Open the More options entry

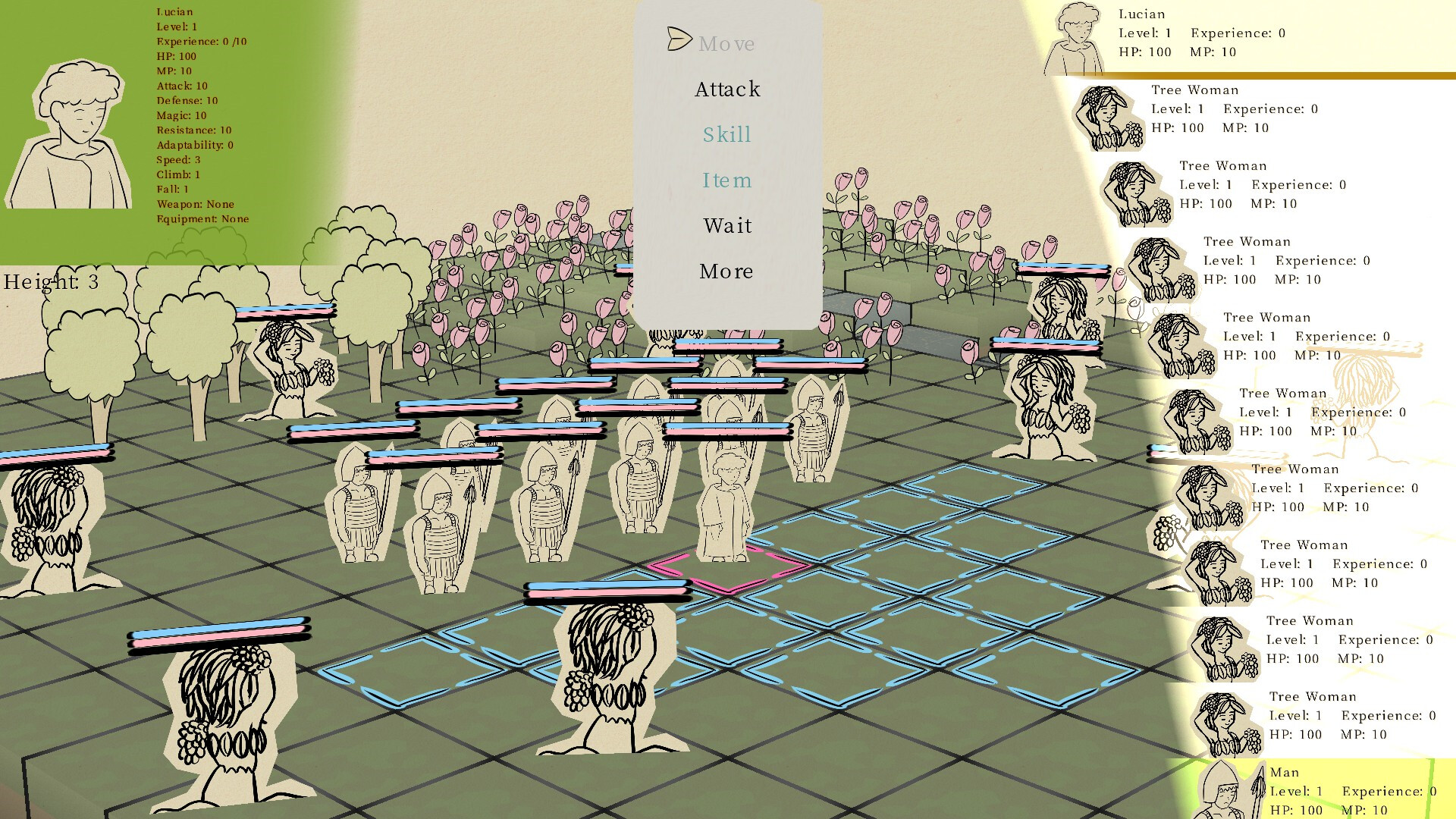pos(726,271)
